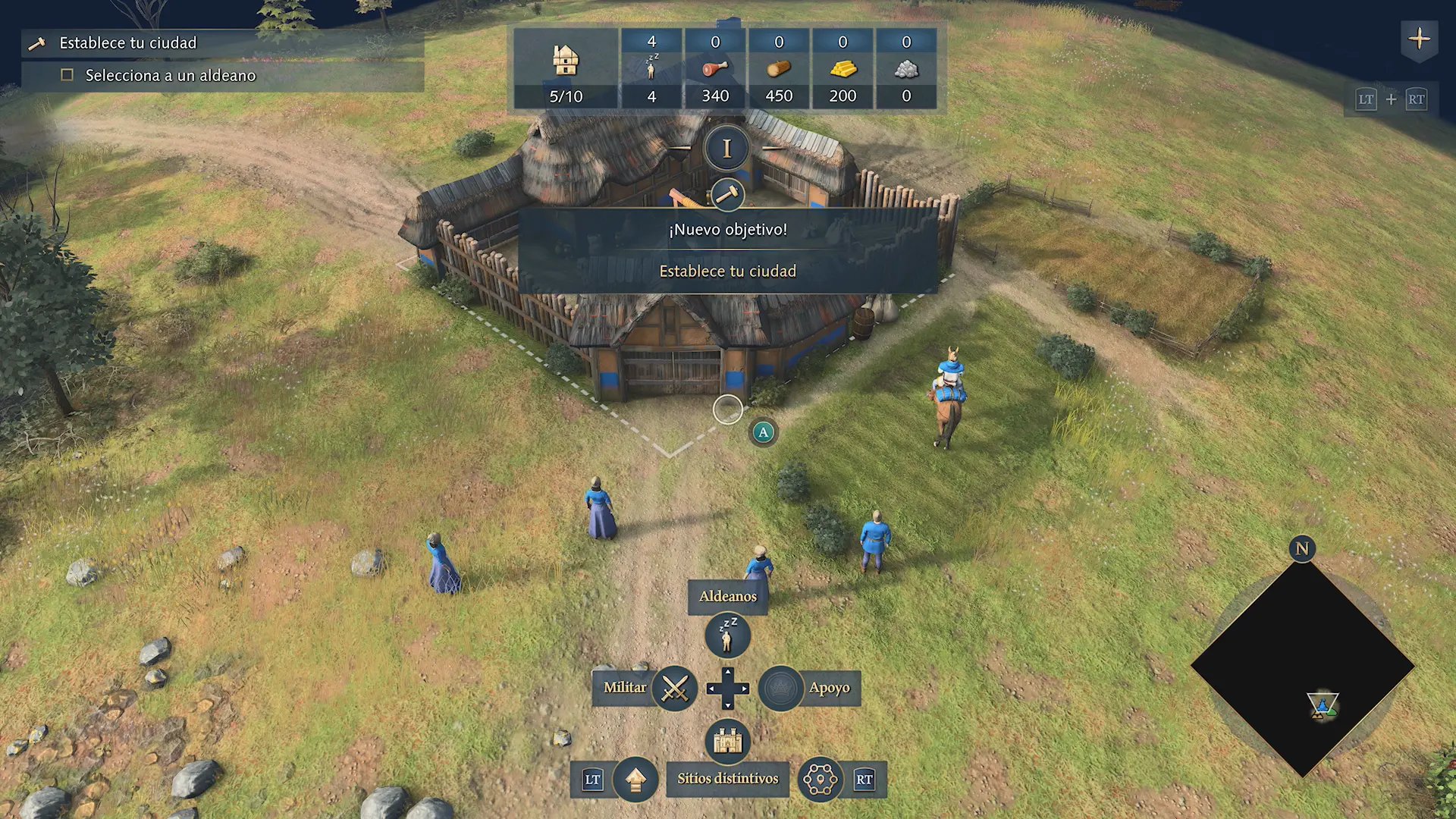Screen dimensions: 1456x819
Task: Select the idle villager count in resource bar
Action: coord(651,68)
